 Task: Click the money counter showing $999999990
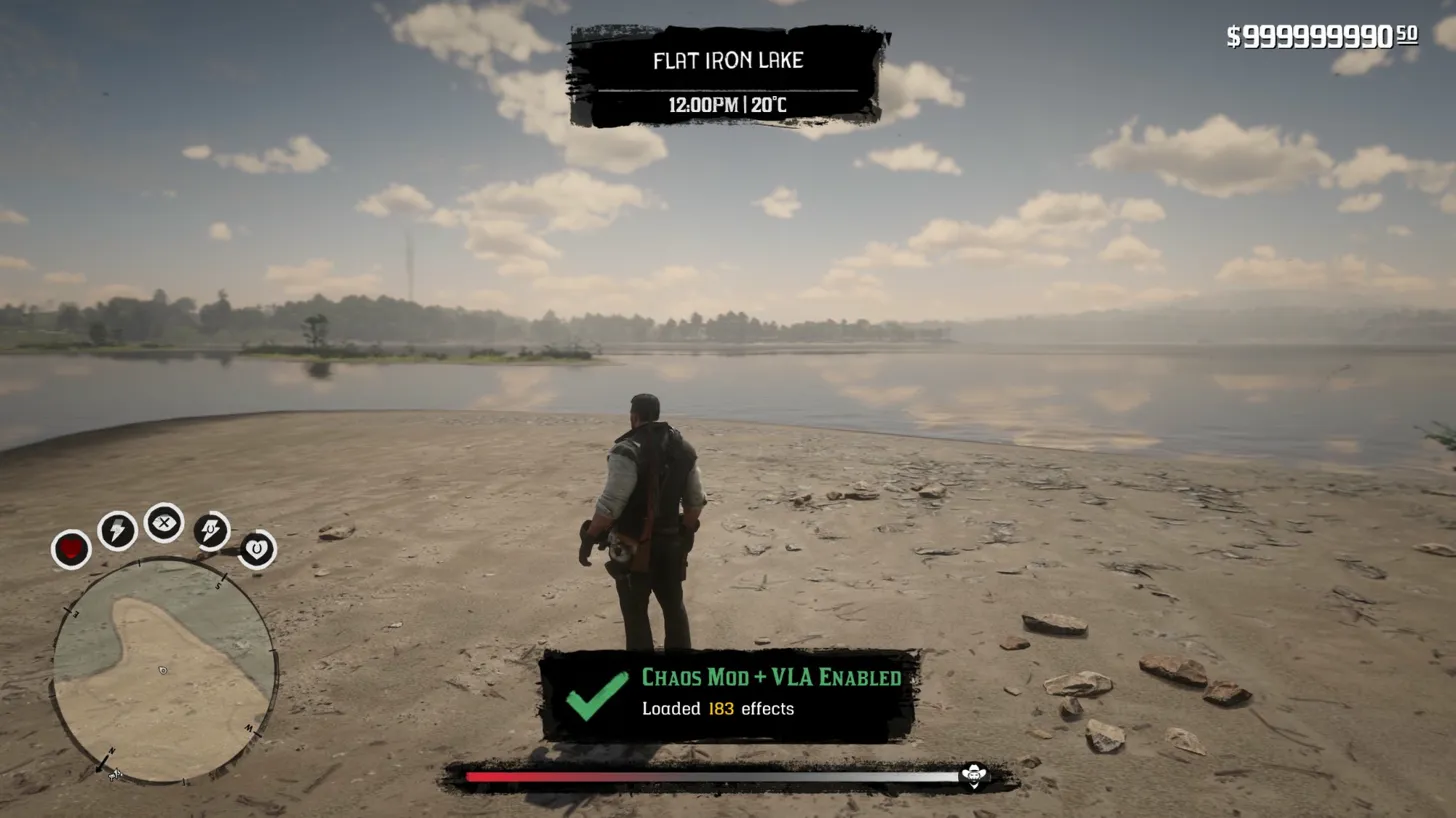1320,36
